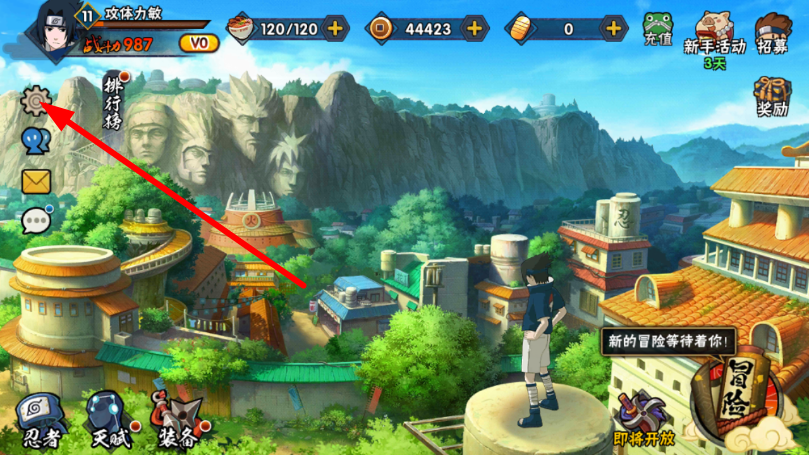Open the 装备 equipment menu
Image resolution: width=809 pixels, height=455 pixels.
[x=175, y=420]
